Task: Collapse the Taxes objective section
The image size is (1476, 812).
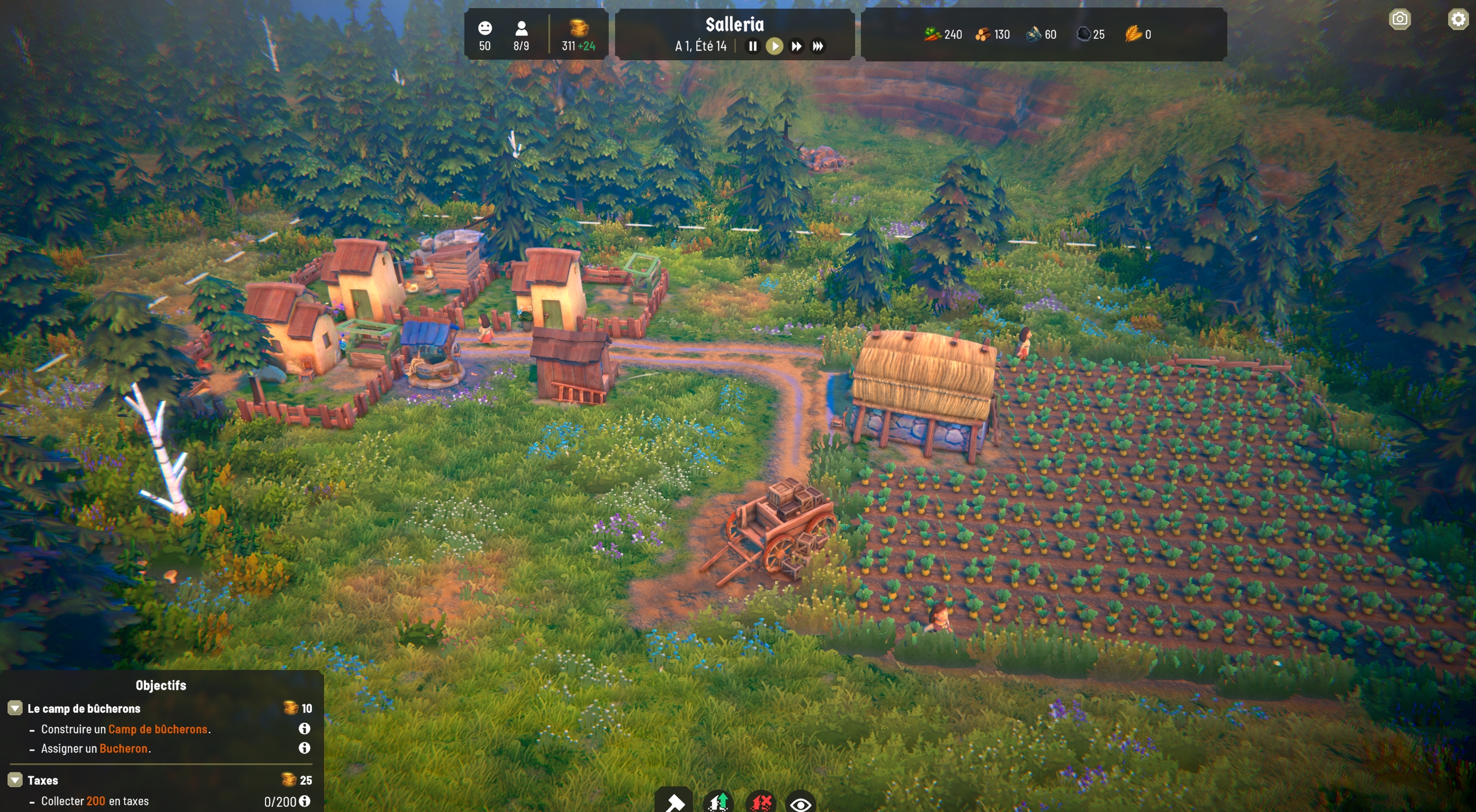Action: [15, 780]
